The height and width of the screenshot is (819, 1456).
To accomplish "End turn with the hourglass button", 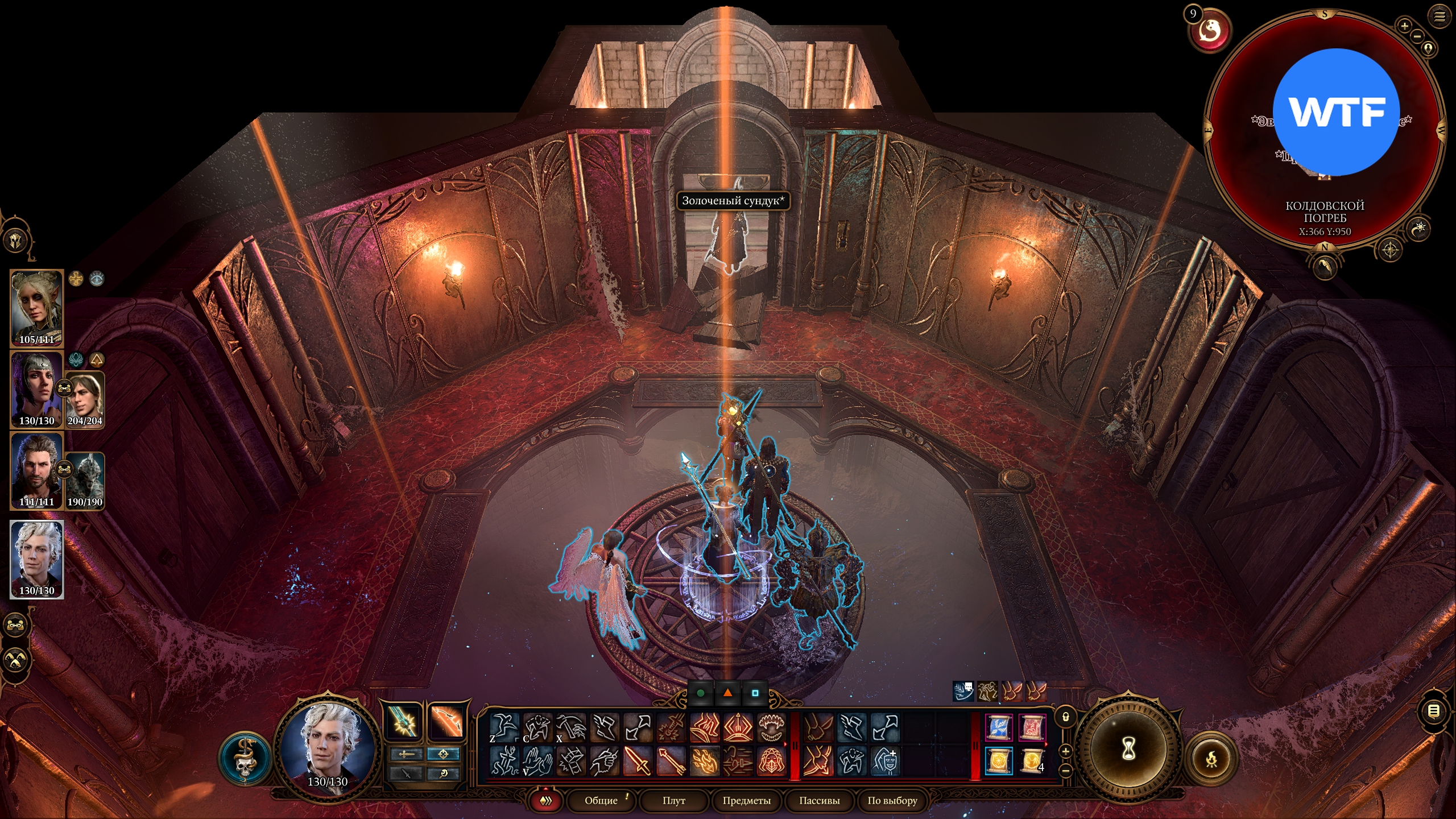I will [1128, 749].
